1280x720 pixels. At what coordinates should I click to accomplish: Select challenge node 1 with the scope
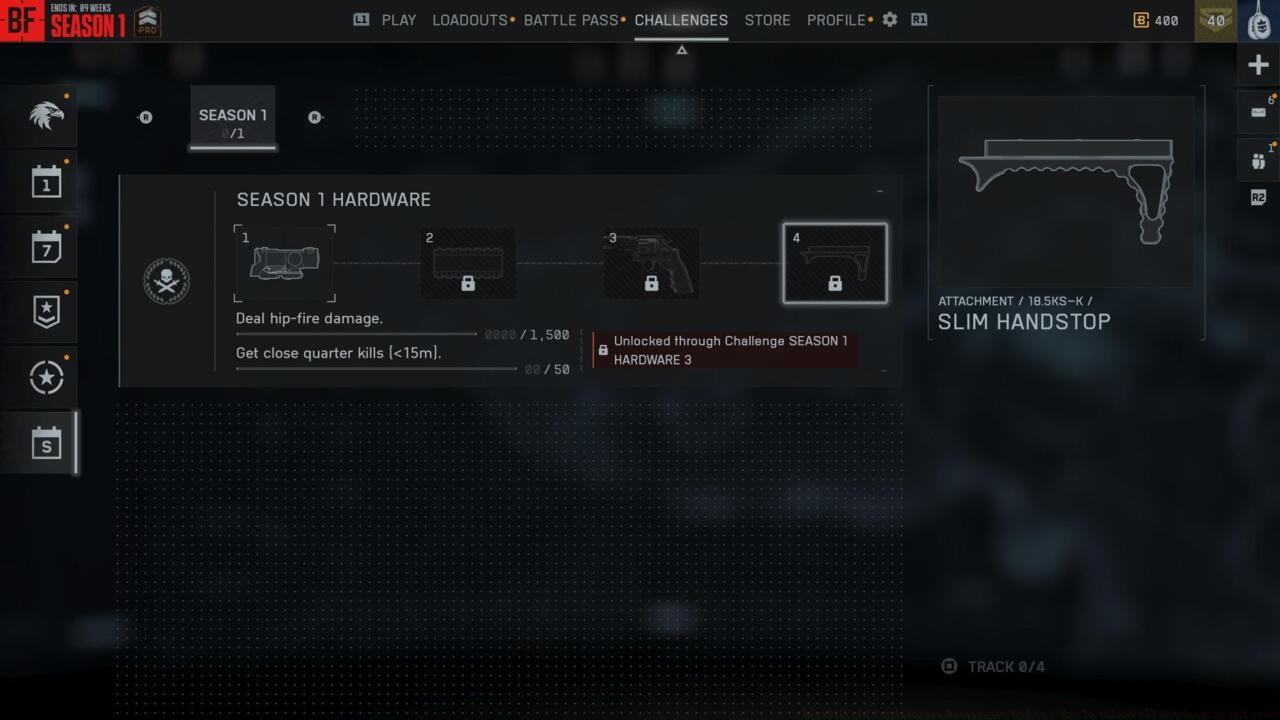tap(284, 263)
